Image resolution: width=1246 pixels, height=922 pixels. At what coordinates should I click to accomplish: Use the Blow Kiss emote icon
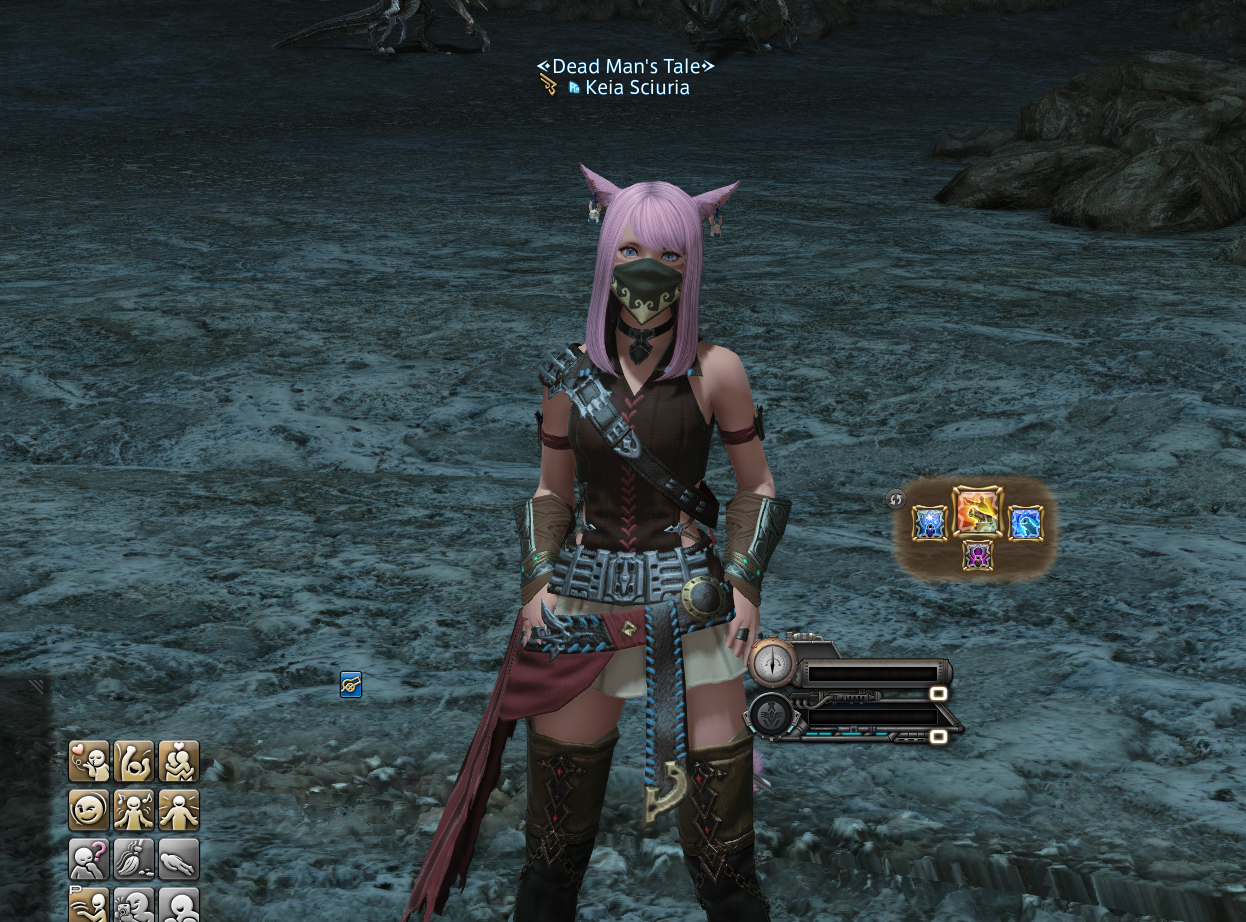(x=89, y=761)
